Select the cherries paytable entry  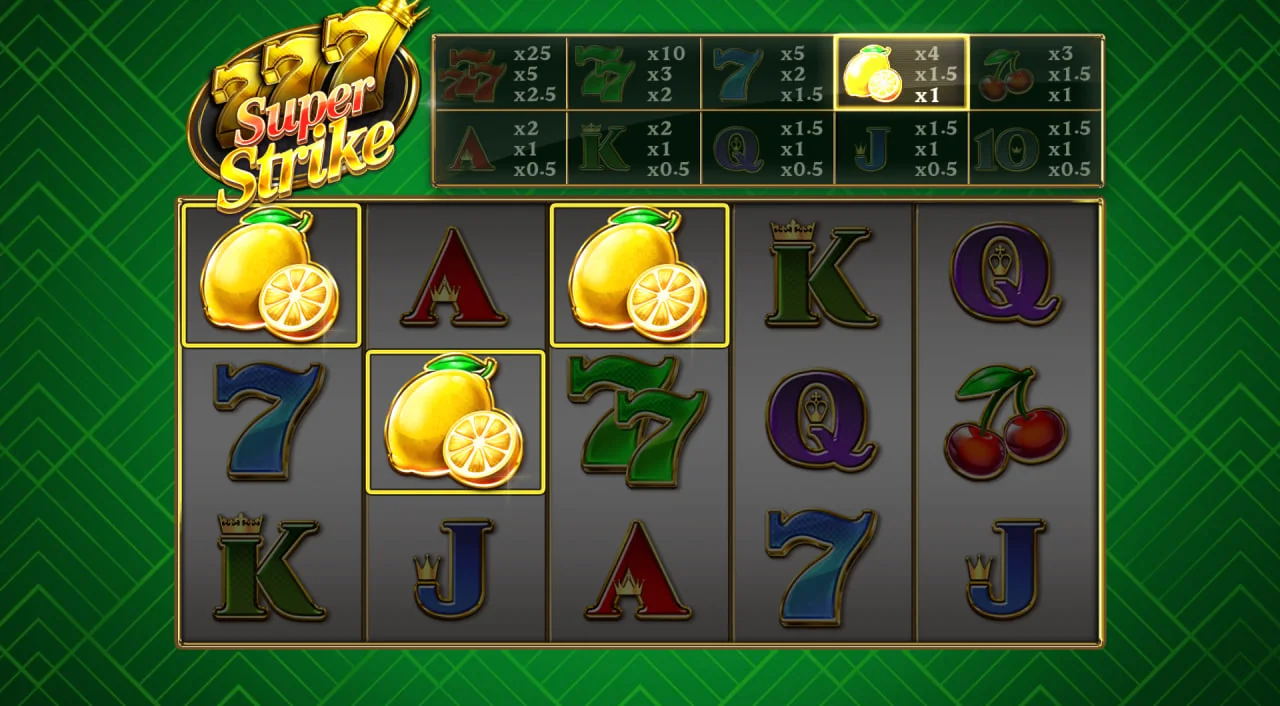point(1035,74)
